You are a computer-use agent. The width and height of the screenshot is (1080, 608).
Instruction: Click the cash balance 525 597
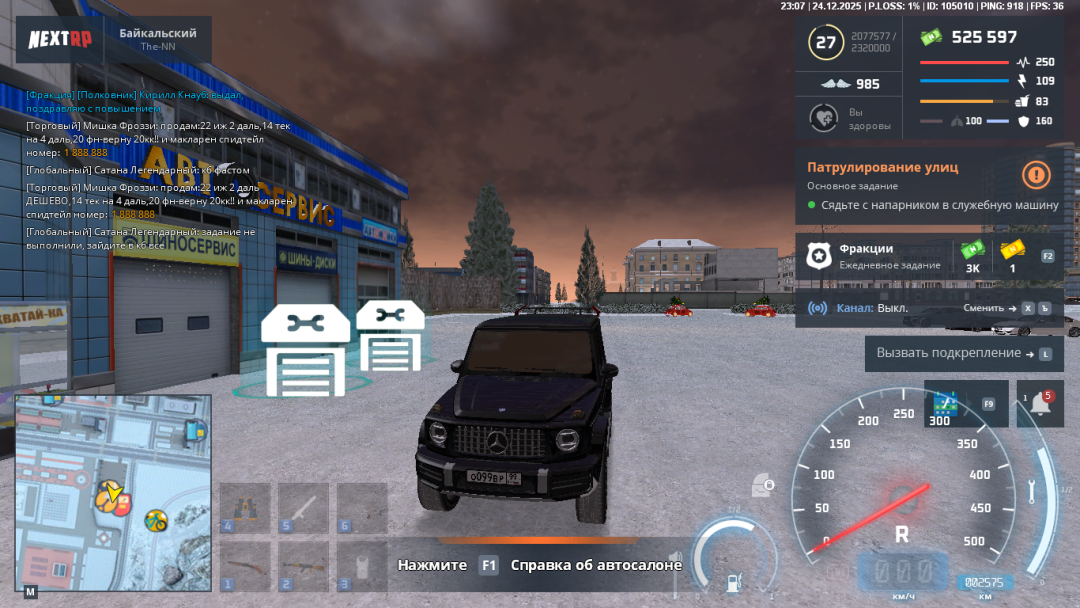[983, 37]
